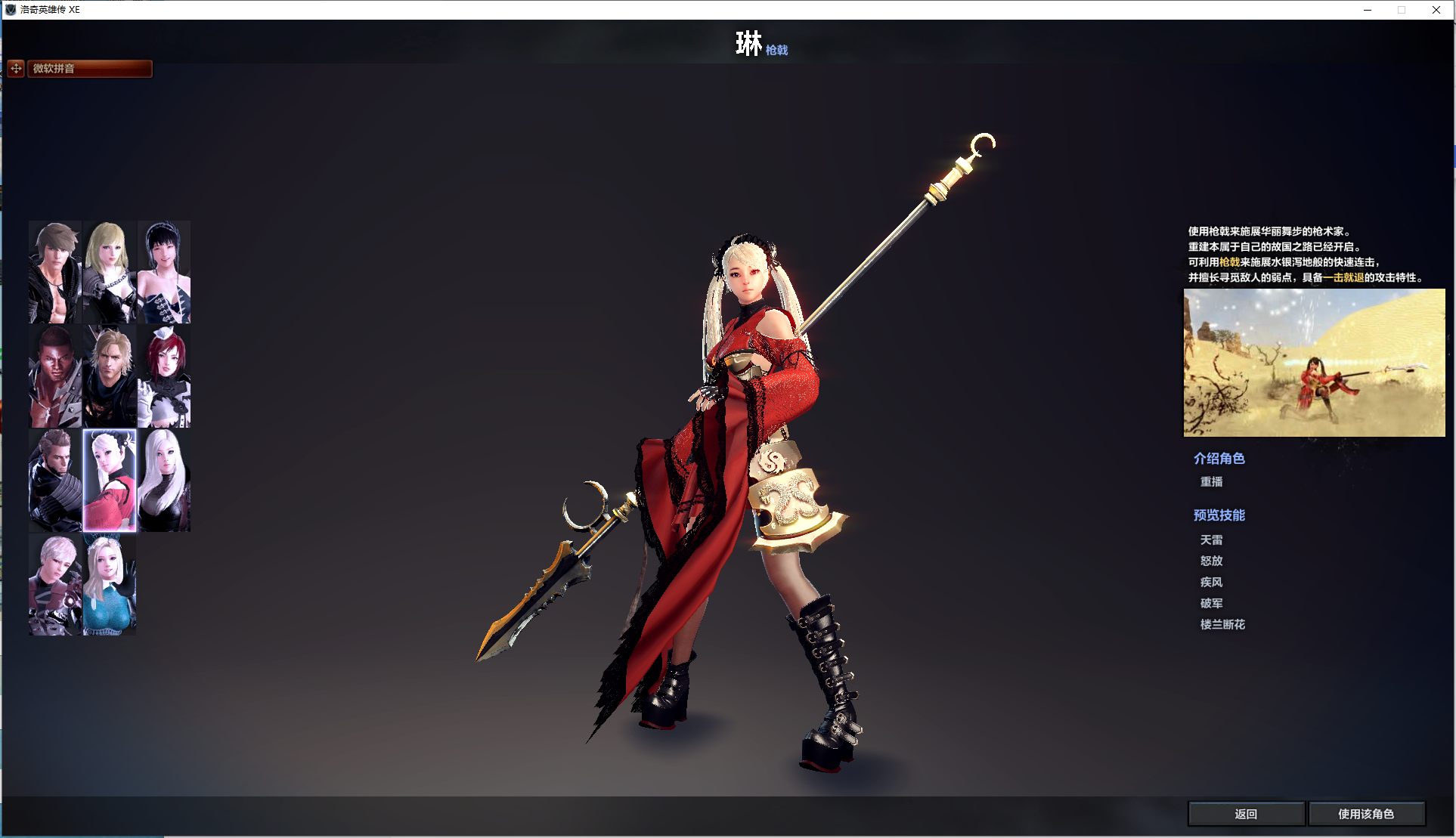Preview the 疾风 skill
Image resolution: width=1456 pixels, height=838 pixels.
pos(1211,583)
